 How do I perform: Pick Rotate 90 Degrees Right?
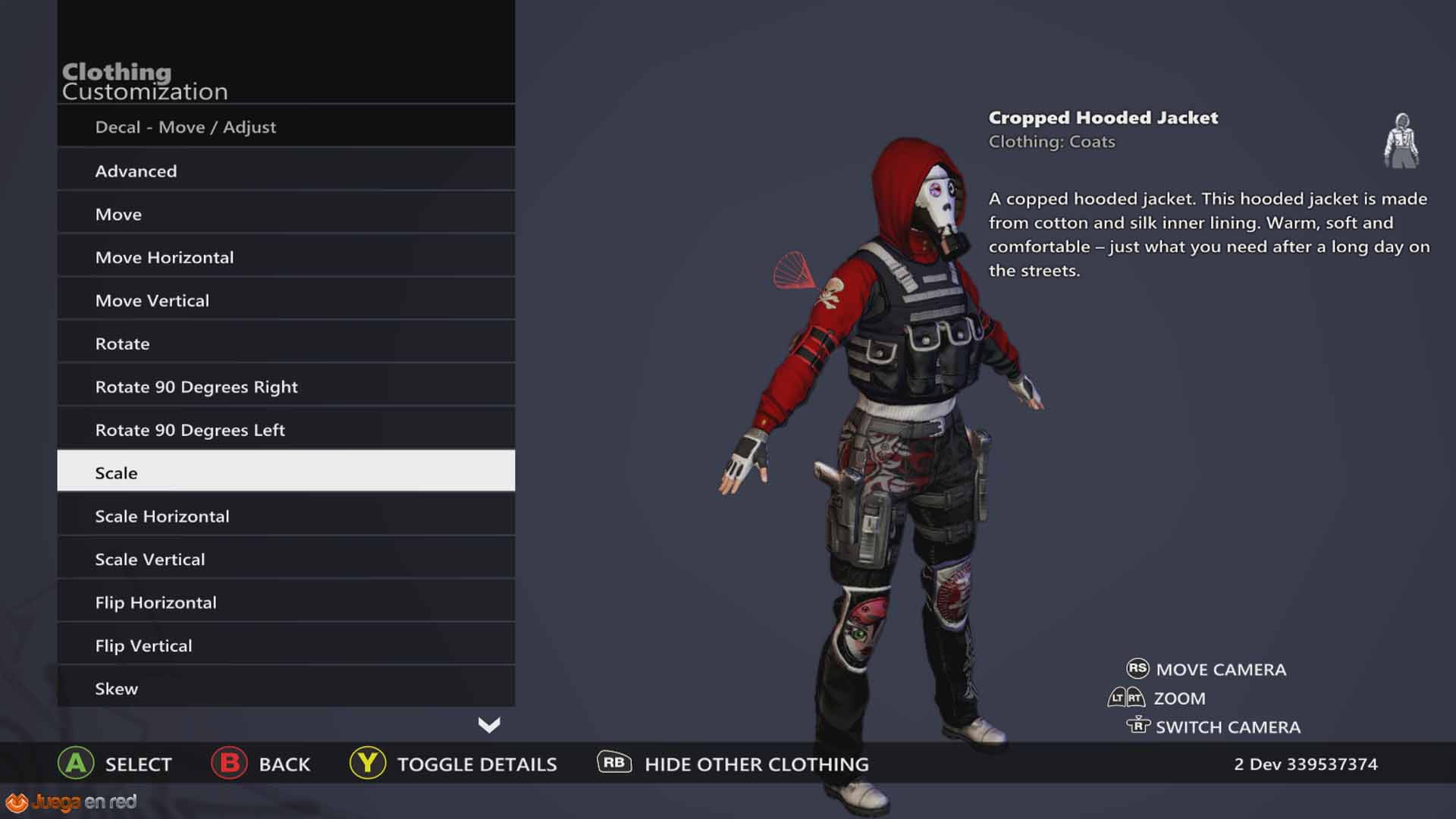coord(286,387)
